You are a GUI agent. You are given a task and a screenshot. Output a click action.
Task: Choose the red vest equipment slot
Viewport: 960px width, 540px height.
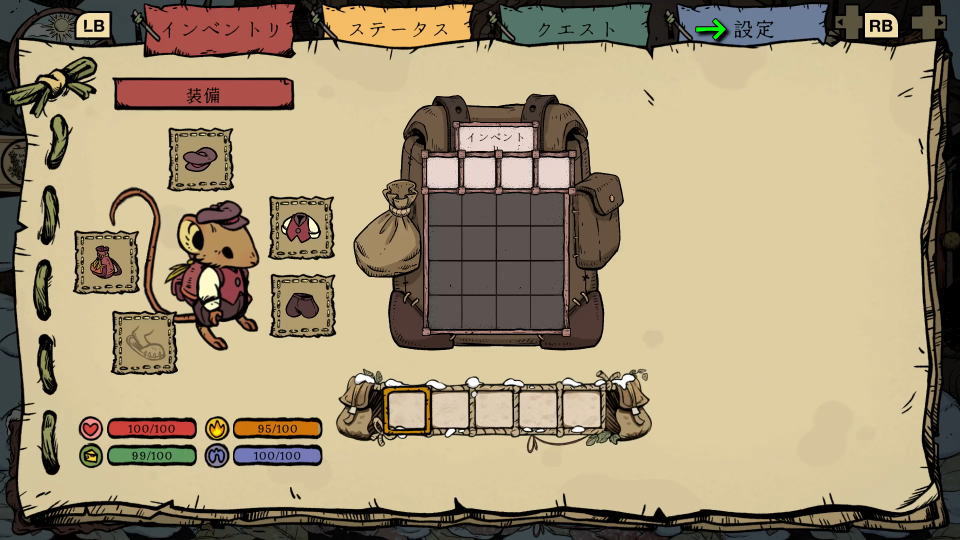301,228
